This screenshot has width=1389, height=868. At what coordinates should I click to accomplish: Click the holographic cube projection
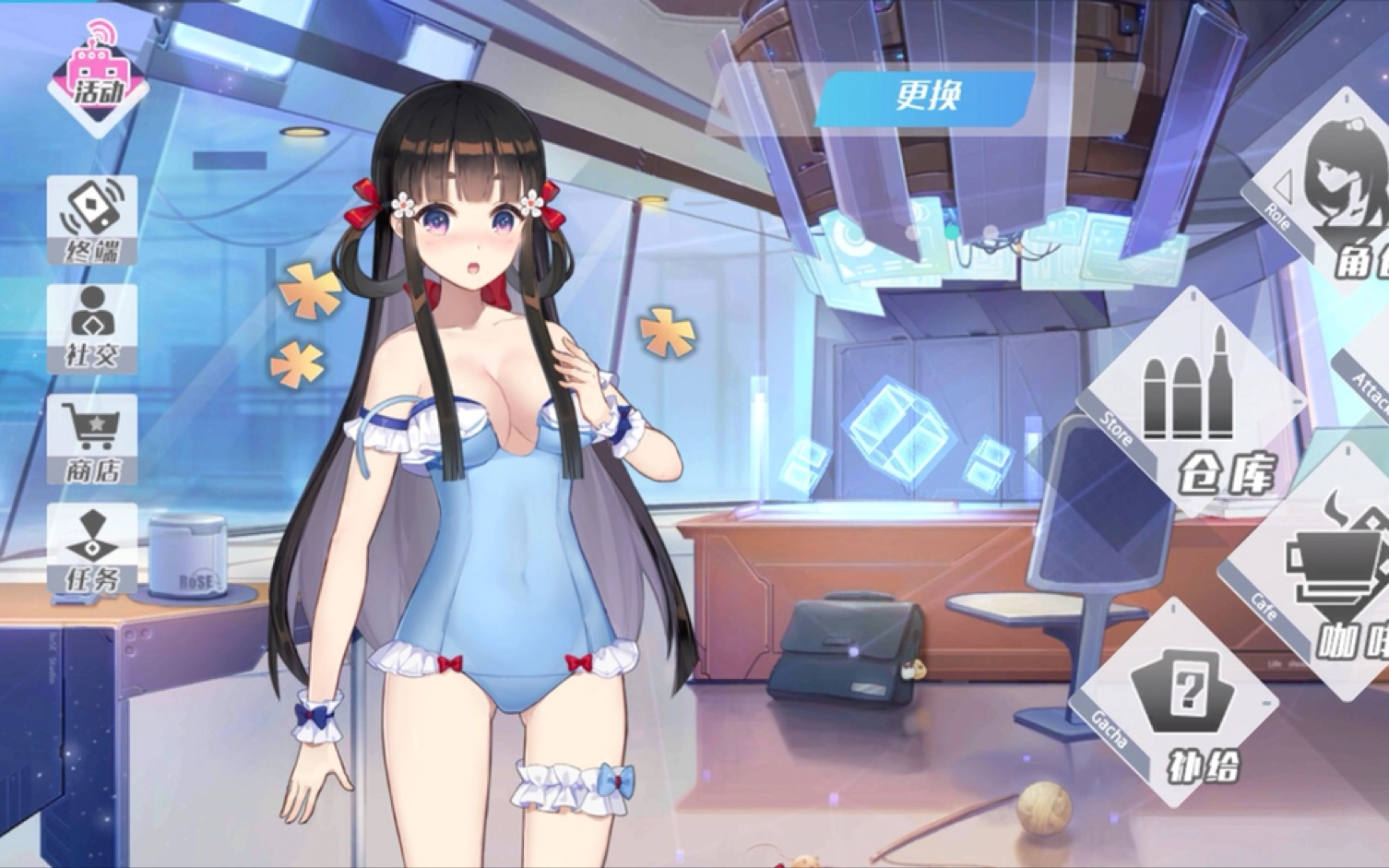pos(899,434)
